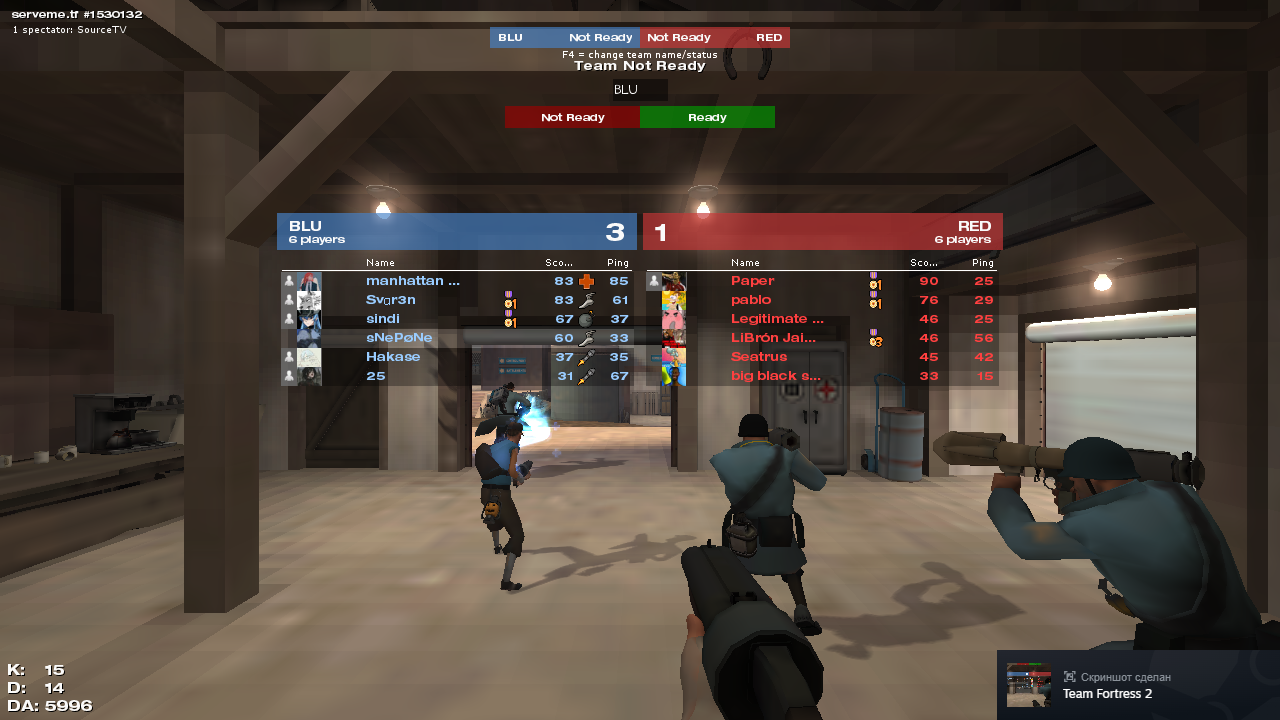Click pablo's row in RED team

point(751,300)
